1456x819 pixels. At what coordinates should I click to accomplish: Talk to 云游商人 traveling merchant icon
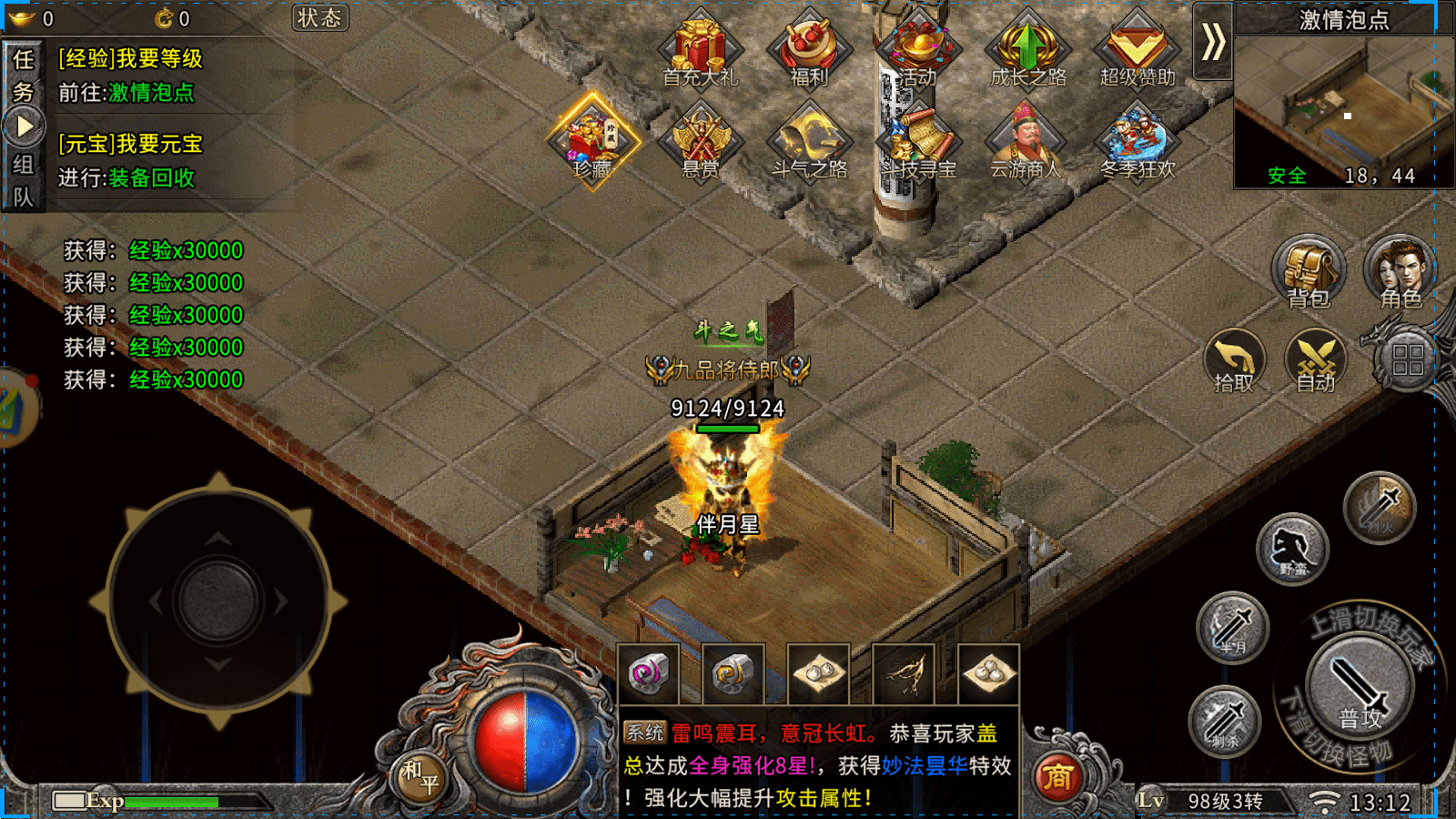[1026, 142]
